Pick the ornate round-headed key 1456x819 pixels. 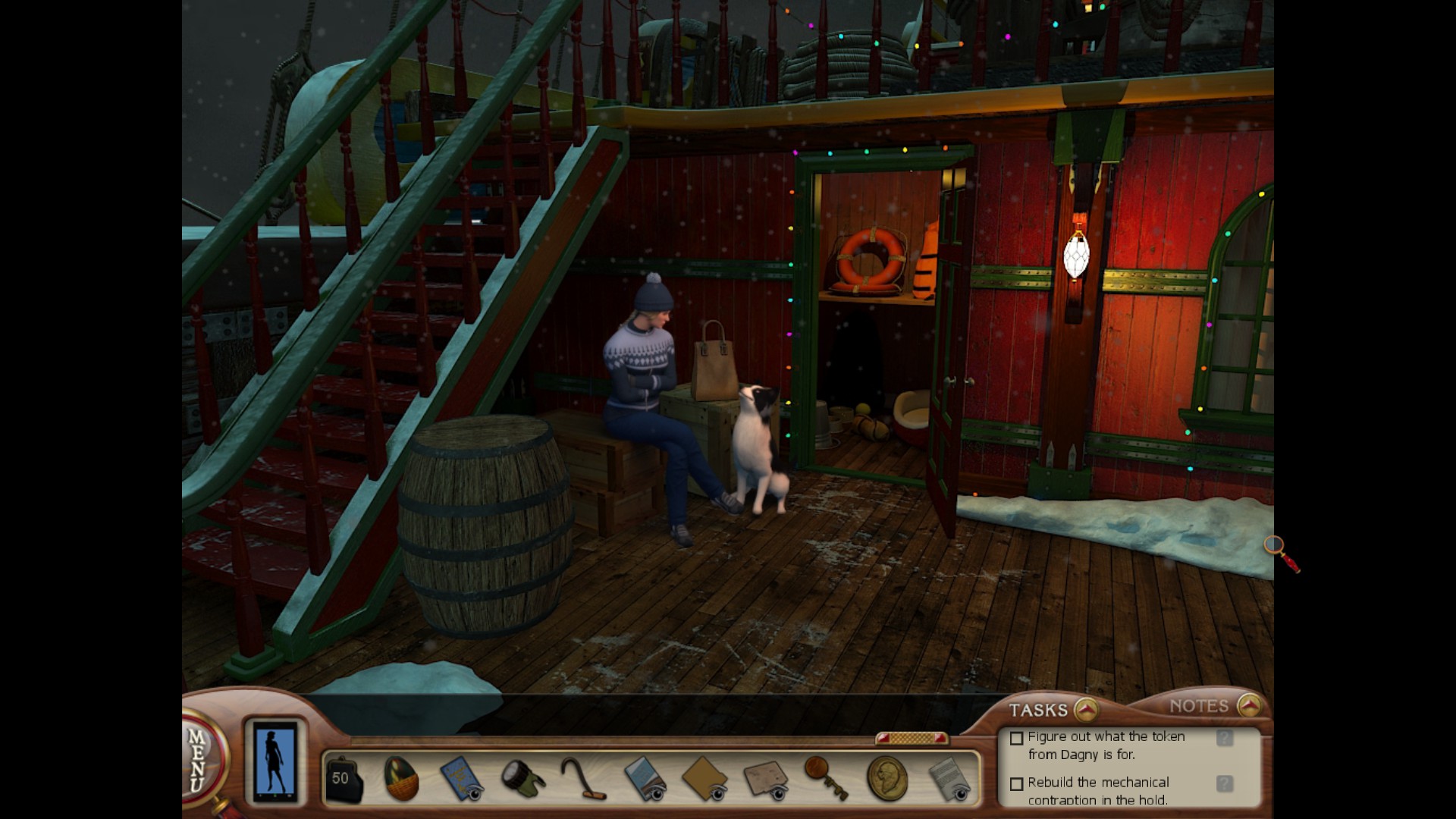tap(825, 777)
